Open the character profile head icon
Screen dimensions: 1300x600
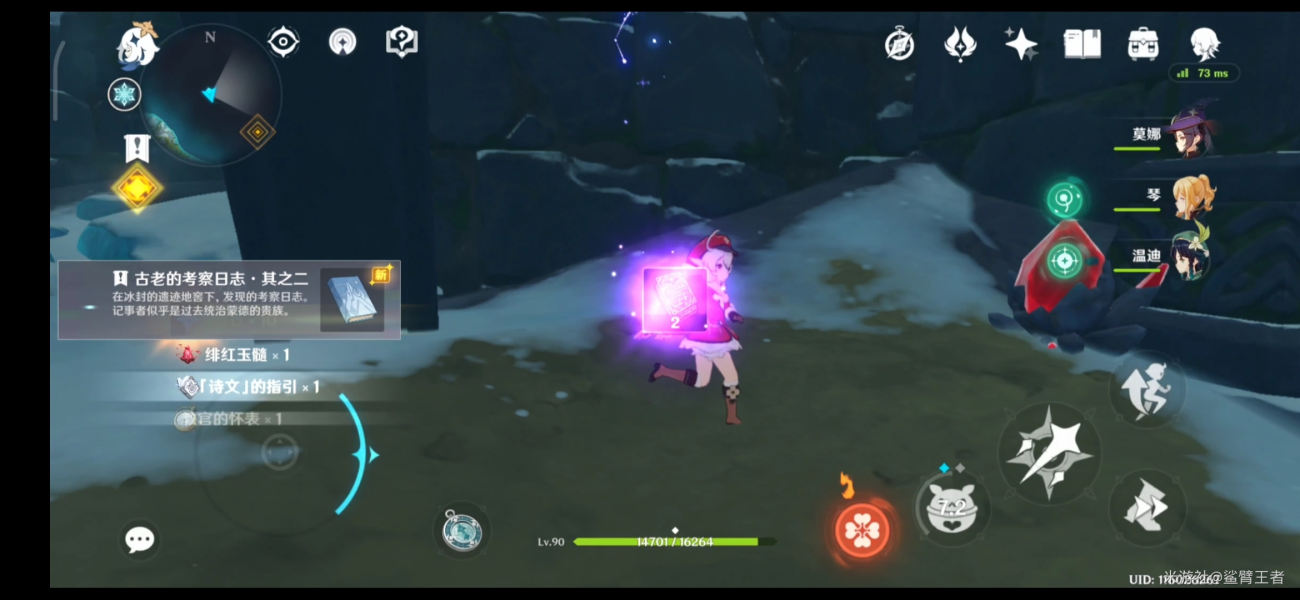1204,44
